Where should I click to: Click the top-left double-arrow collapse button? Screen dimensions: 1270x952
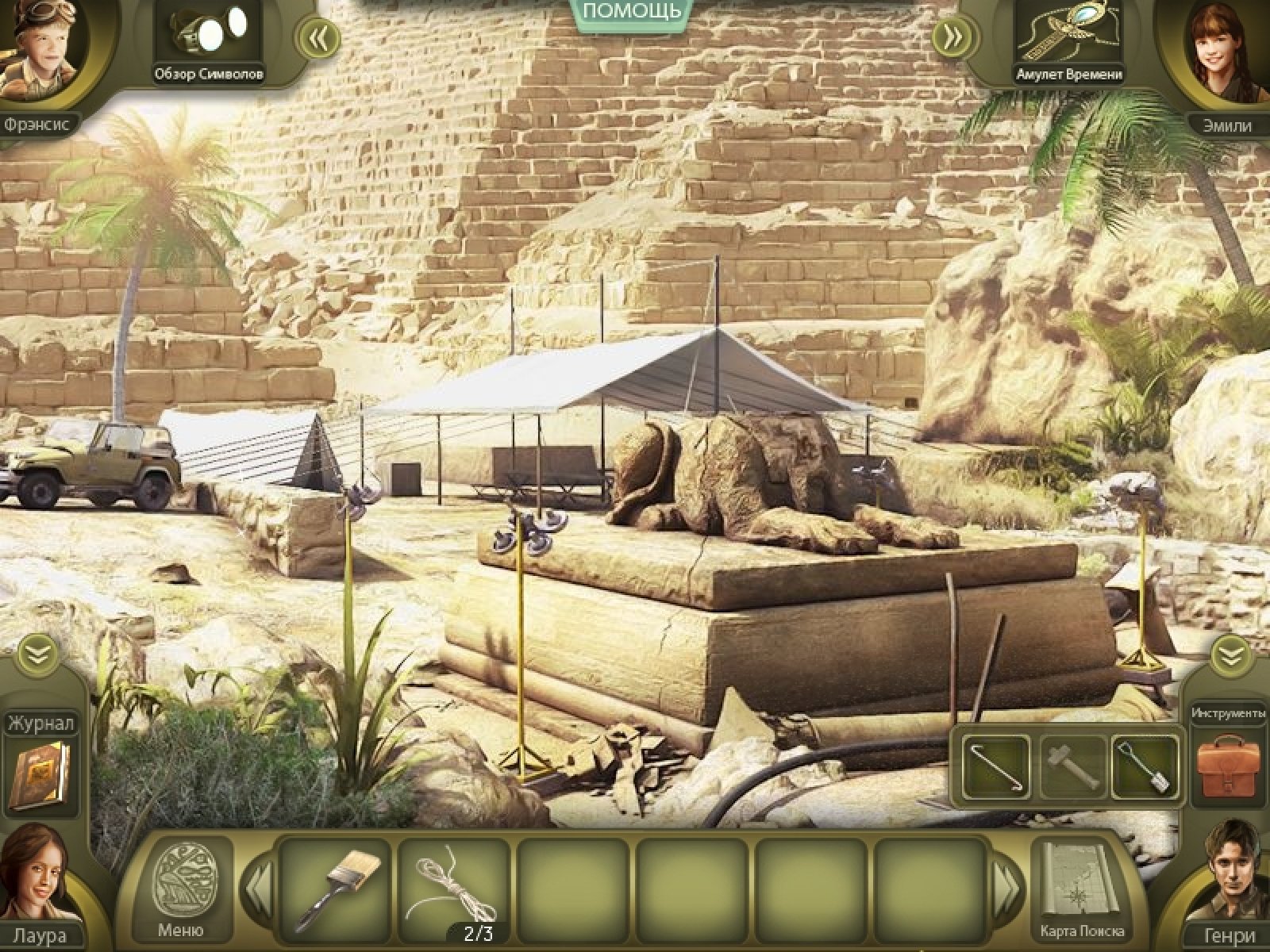click(x=319, y=36)
